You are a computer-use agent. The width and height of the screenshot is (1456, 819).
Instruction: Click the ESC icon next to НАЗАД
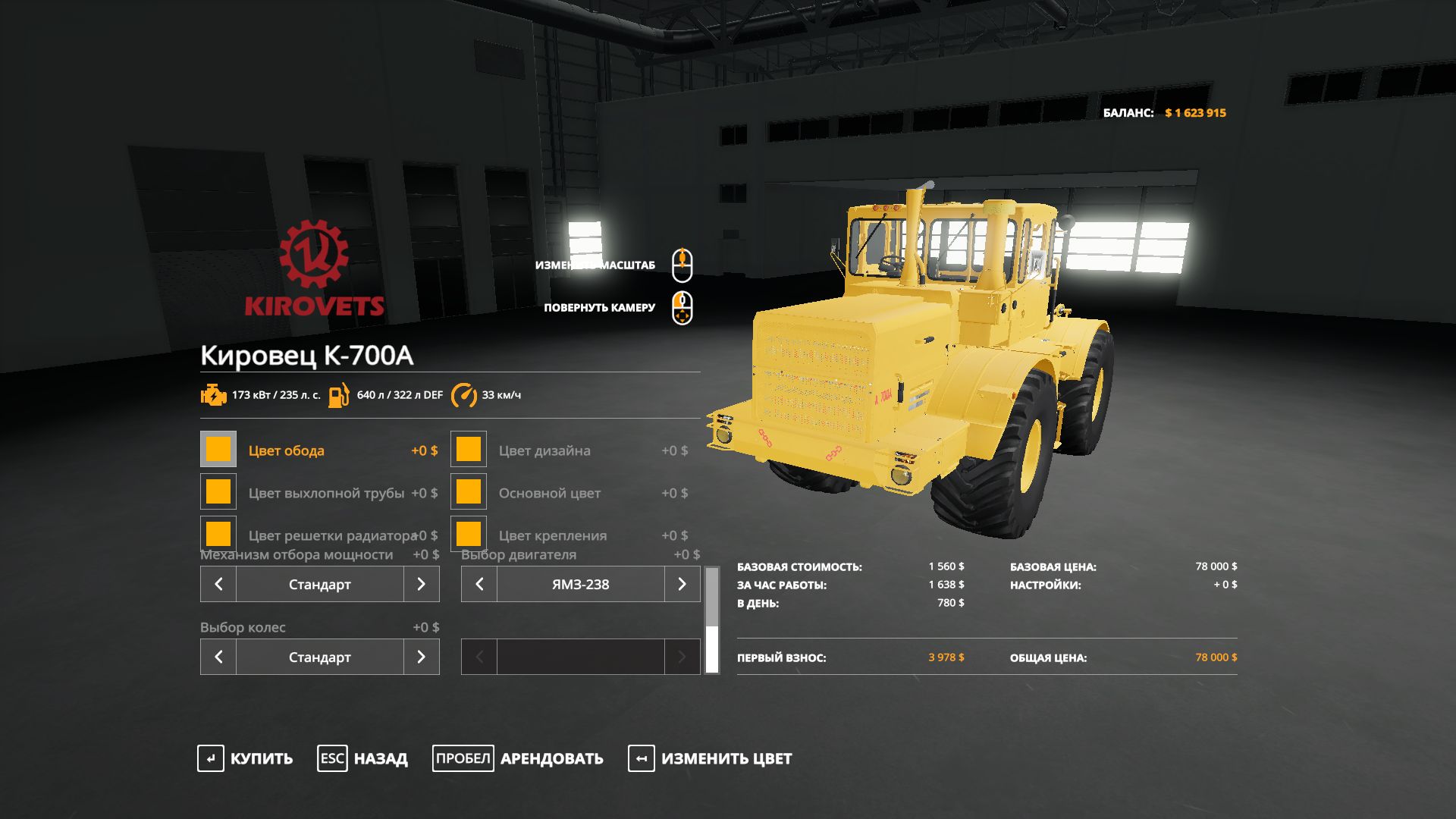pos(331,758)
